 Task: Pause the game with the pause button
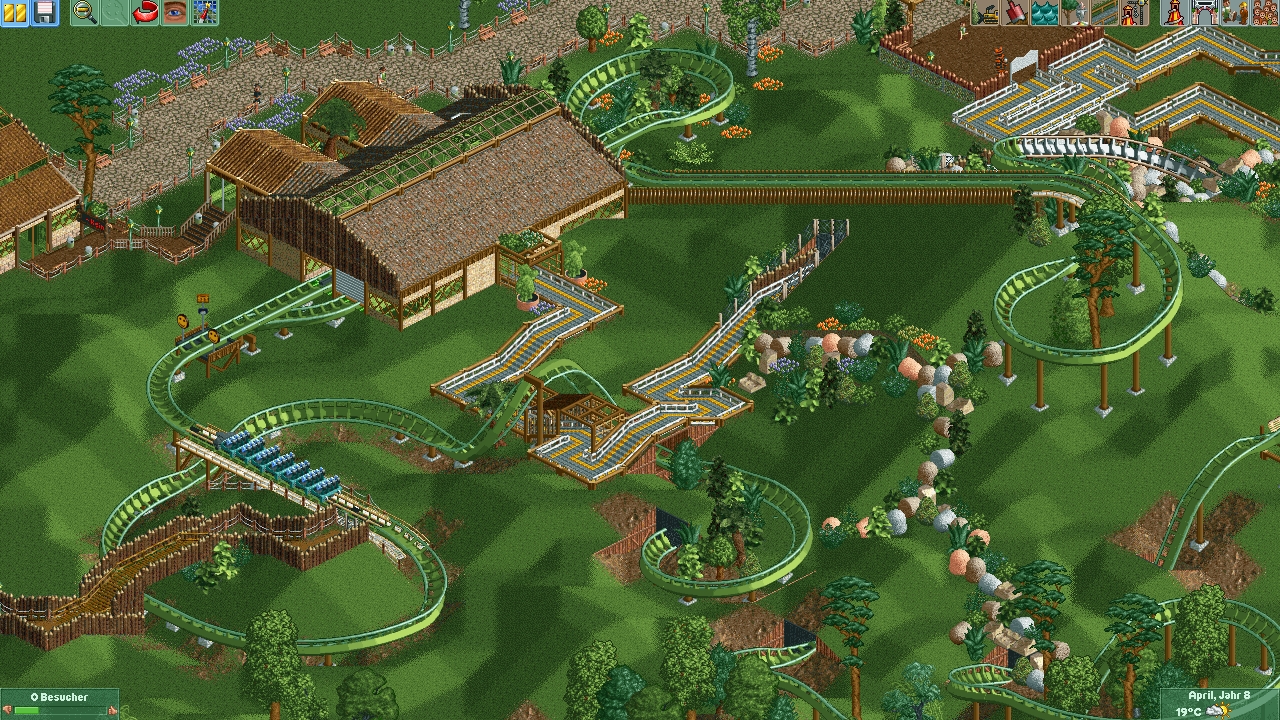15,12
